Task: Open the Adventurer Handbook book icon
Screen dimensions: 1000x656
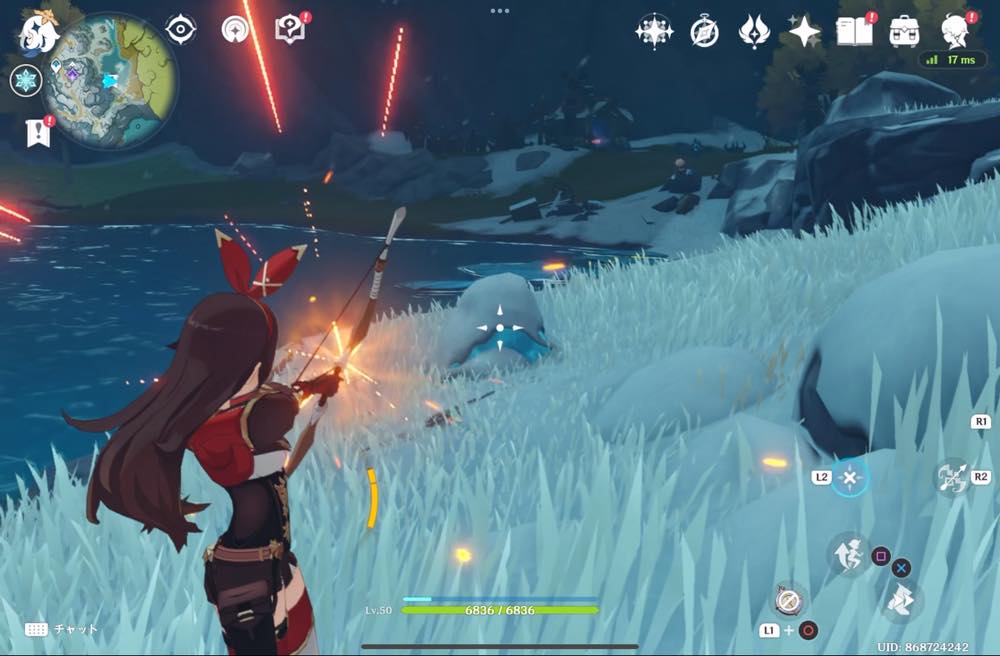Action: pos(854,32)
